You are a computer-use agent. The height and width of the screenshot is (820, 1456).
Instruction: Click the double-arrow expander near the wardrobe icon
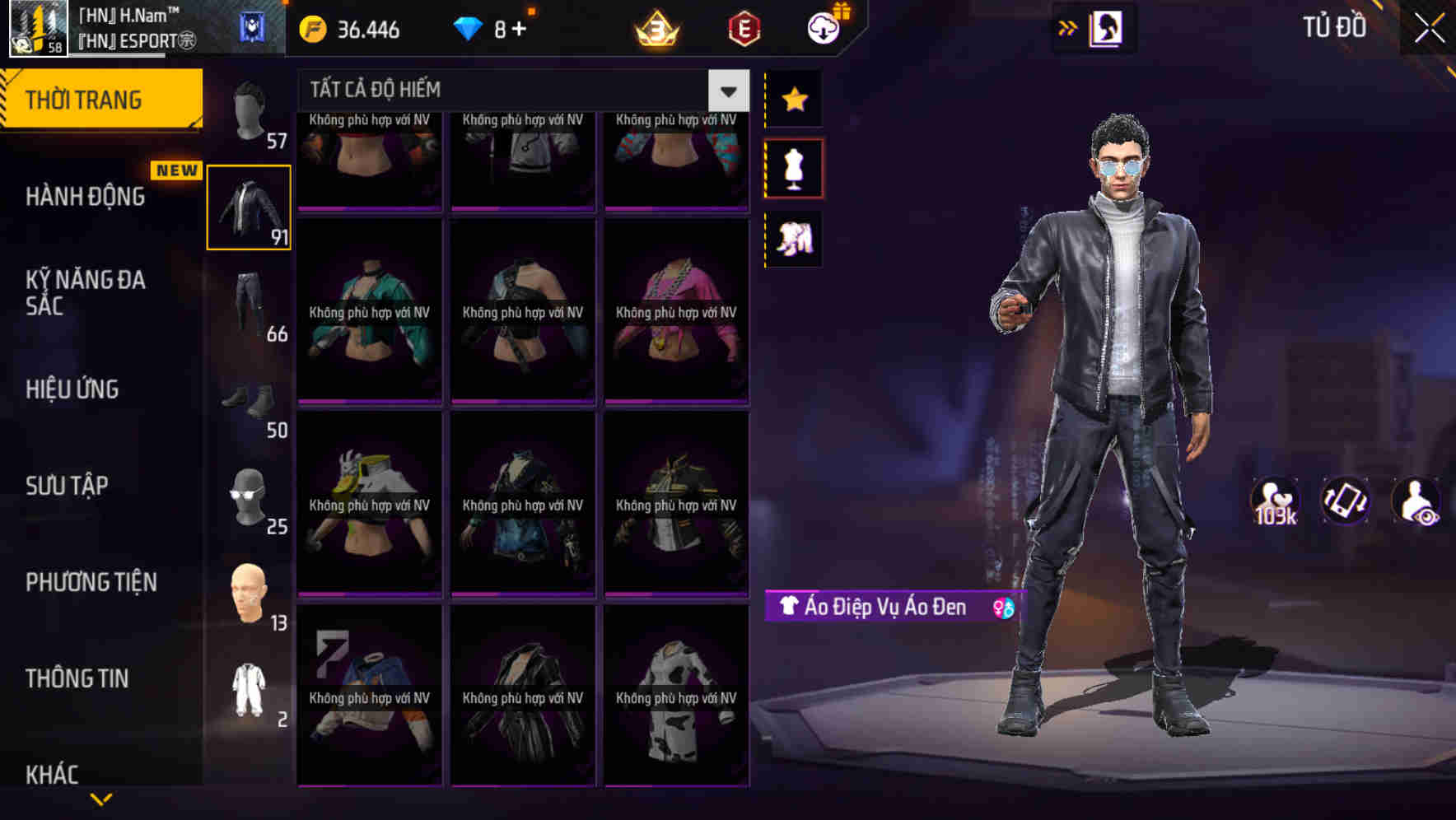pos(1068,27)
